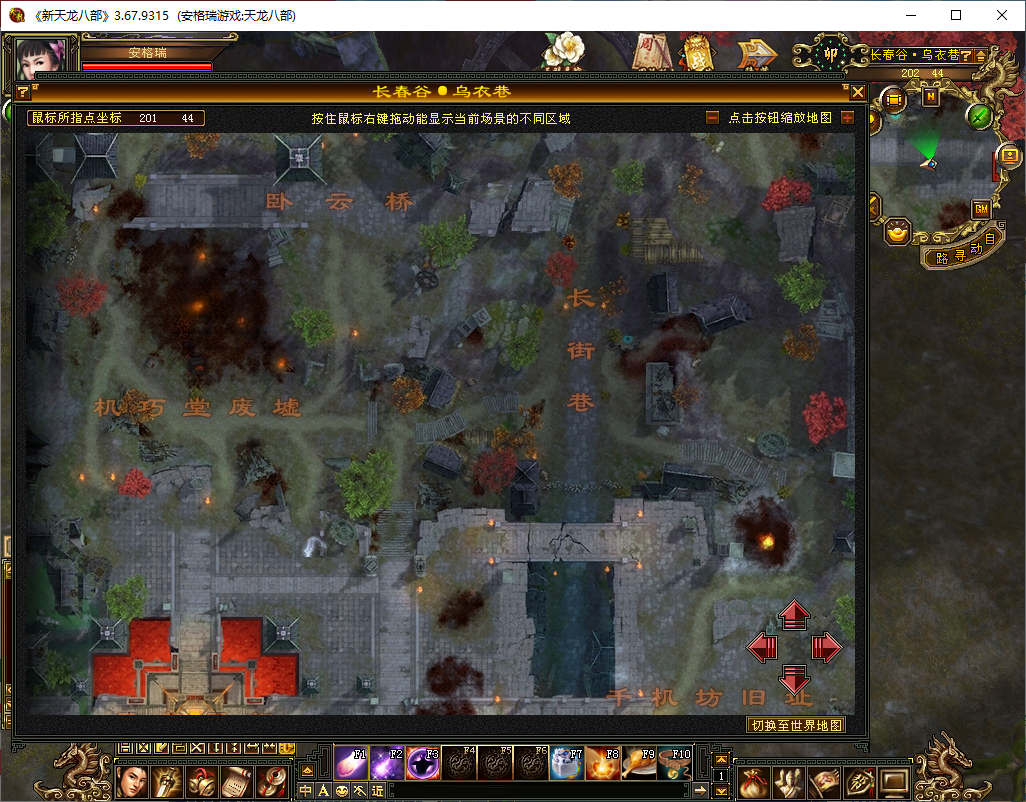The height and width of the screenshot is (802, 1026).
Task: Pan the map with the red up arrow
Action: pos(794,615)
